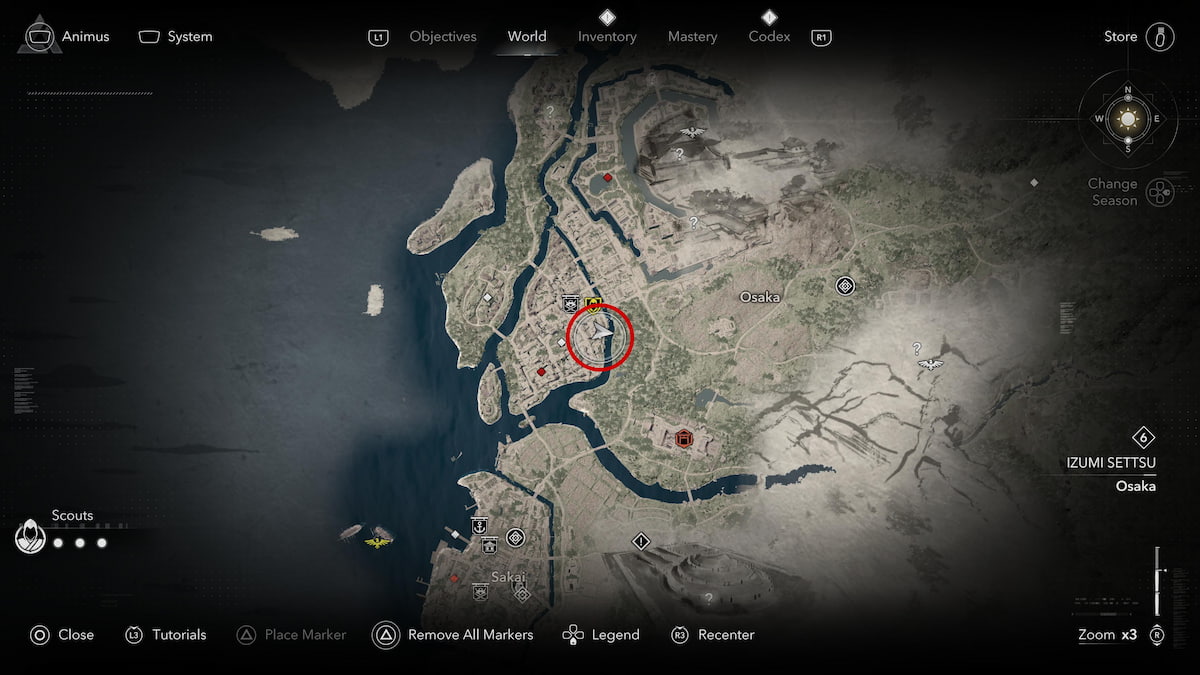Select the orange castle marker

click(684, 438)
